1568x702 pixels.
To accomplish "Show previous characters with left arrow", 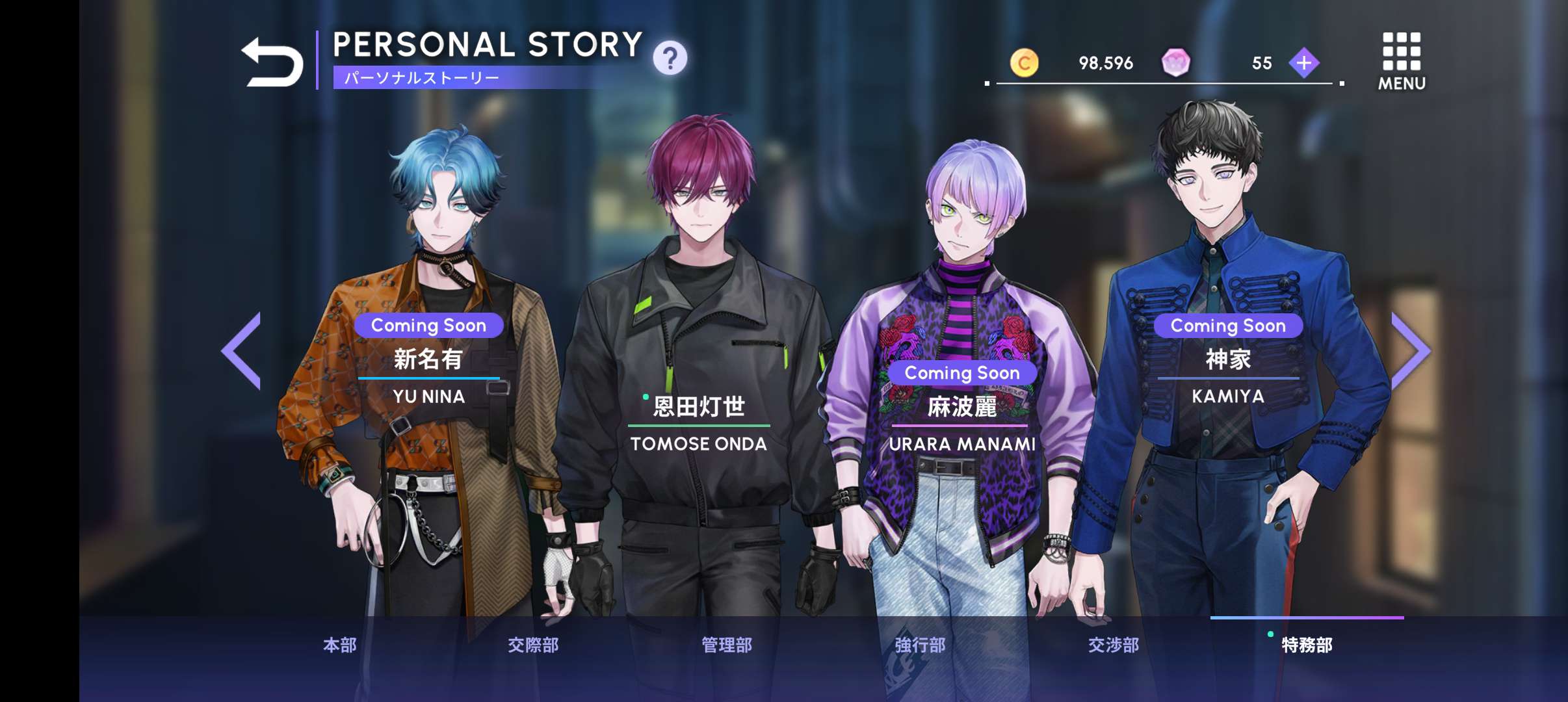I will click(x=242, y=350).
